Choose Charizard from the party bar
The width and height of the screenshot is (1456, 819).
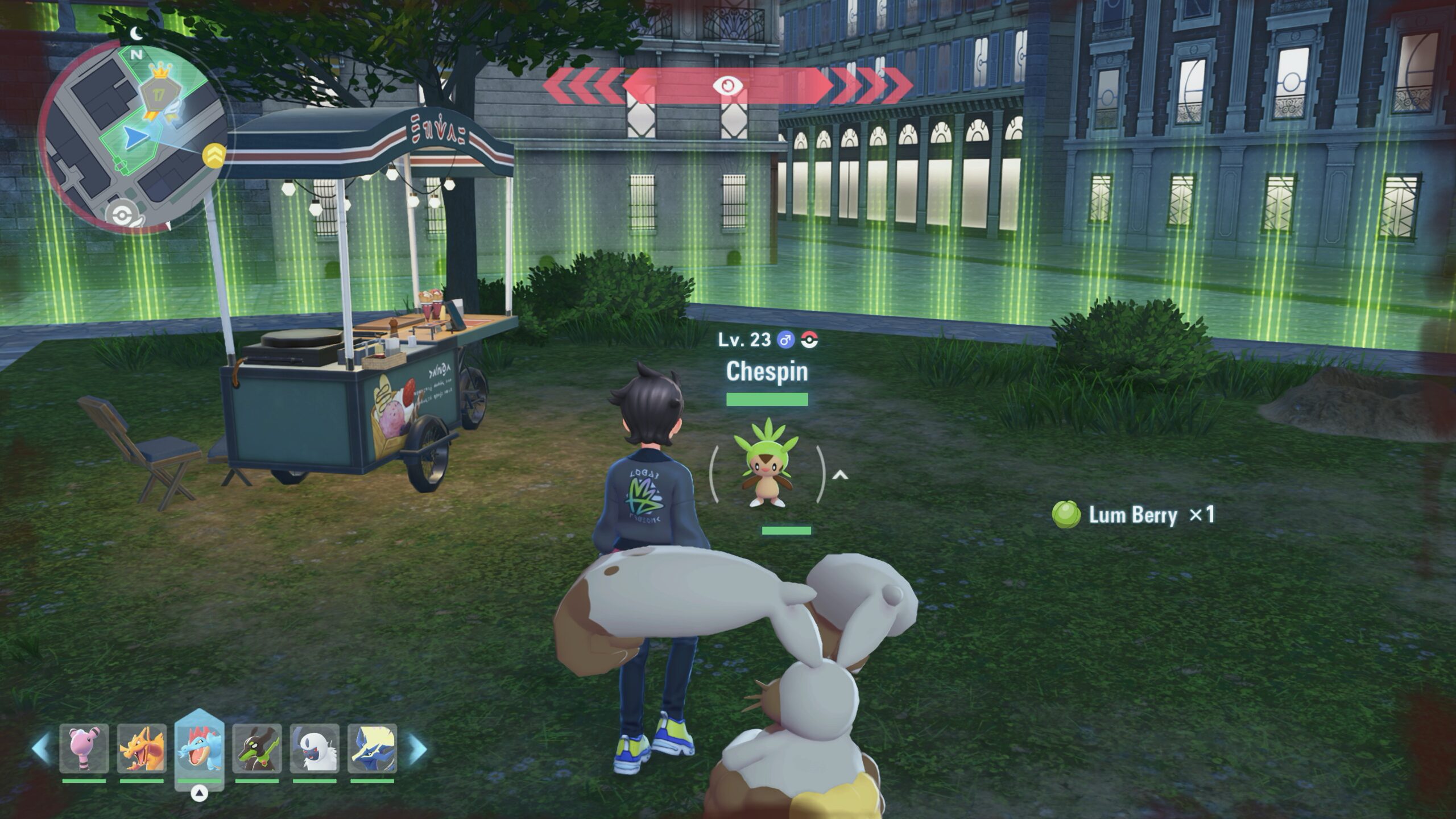click(x=142, y=748)
